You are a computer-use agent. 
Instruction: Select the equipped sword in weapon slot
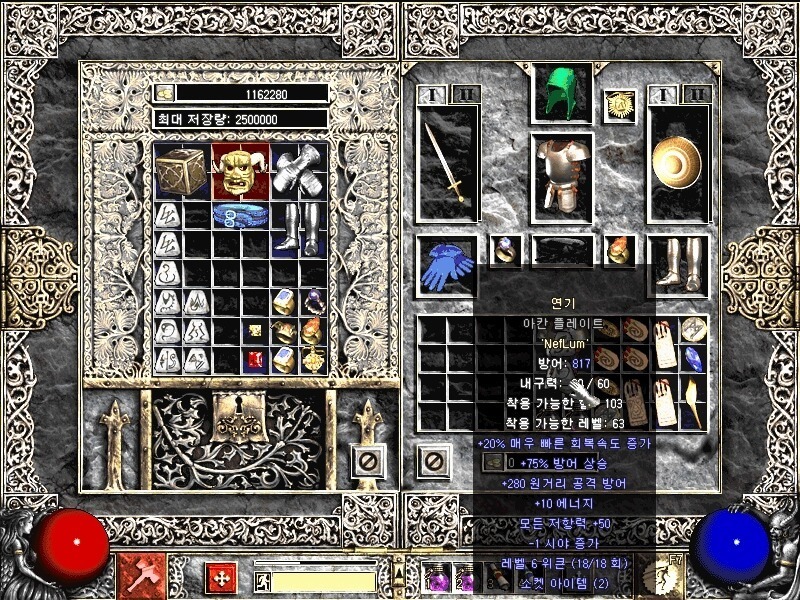(x=448, y=162)
